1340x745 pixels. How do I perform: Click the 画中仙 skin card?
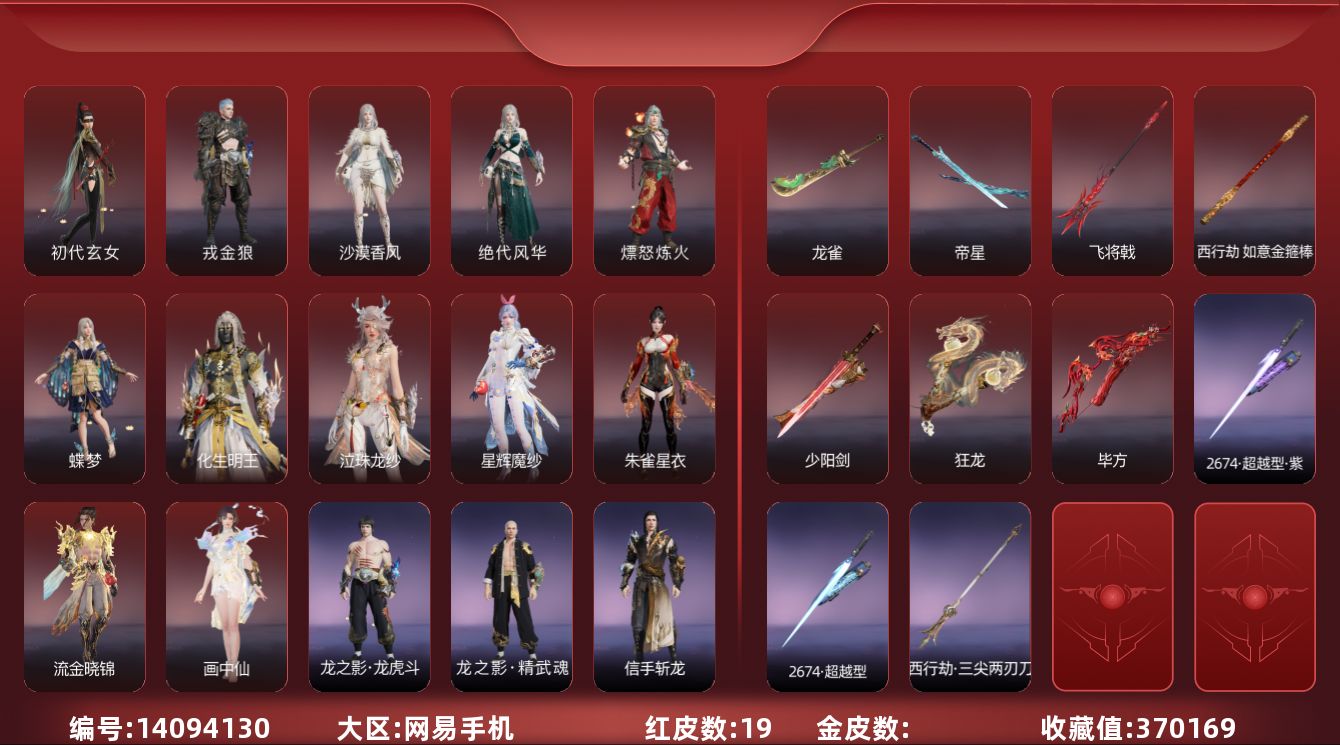pyautogui.click(x=227, y=596)
